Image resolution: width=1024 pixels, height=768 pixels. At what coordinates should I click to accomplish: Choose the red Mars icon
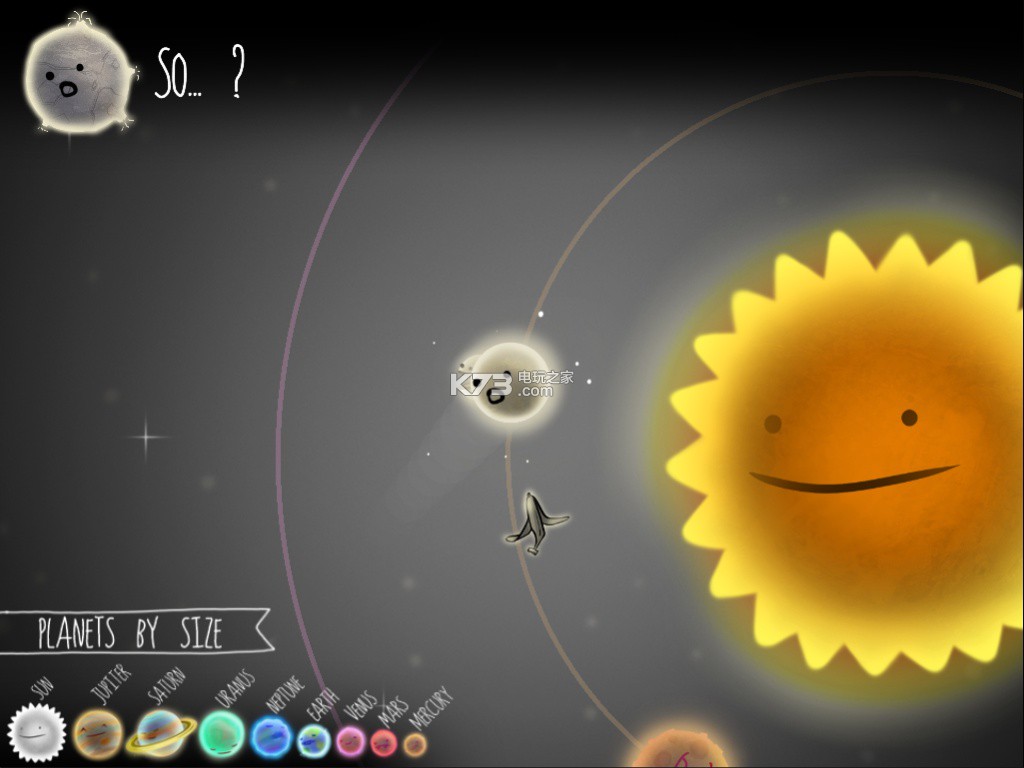coord(384,743)
